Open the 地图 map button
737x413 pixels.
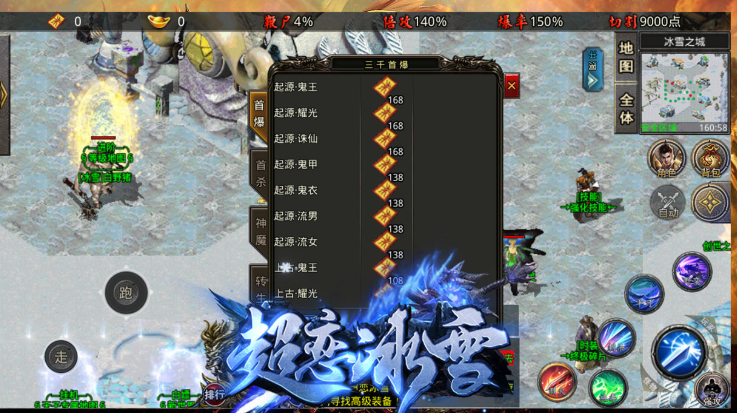click(626, 57)
